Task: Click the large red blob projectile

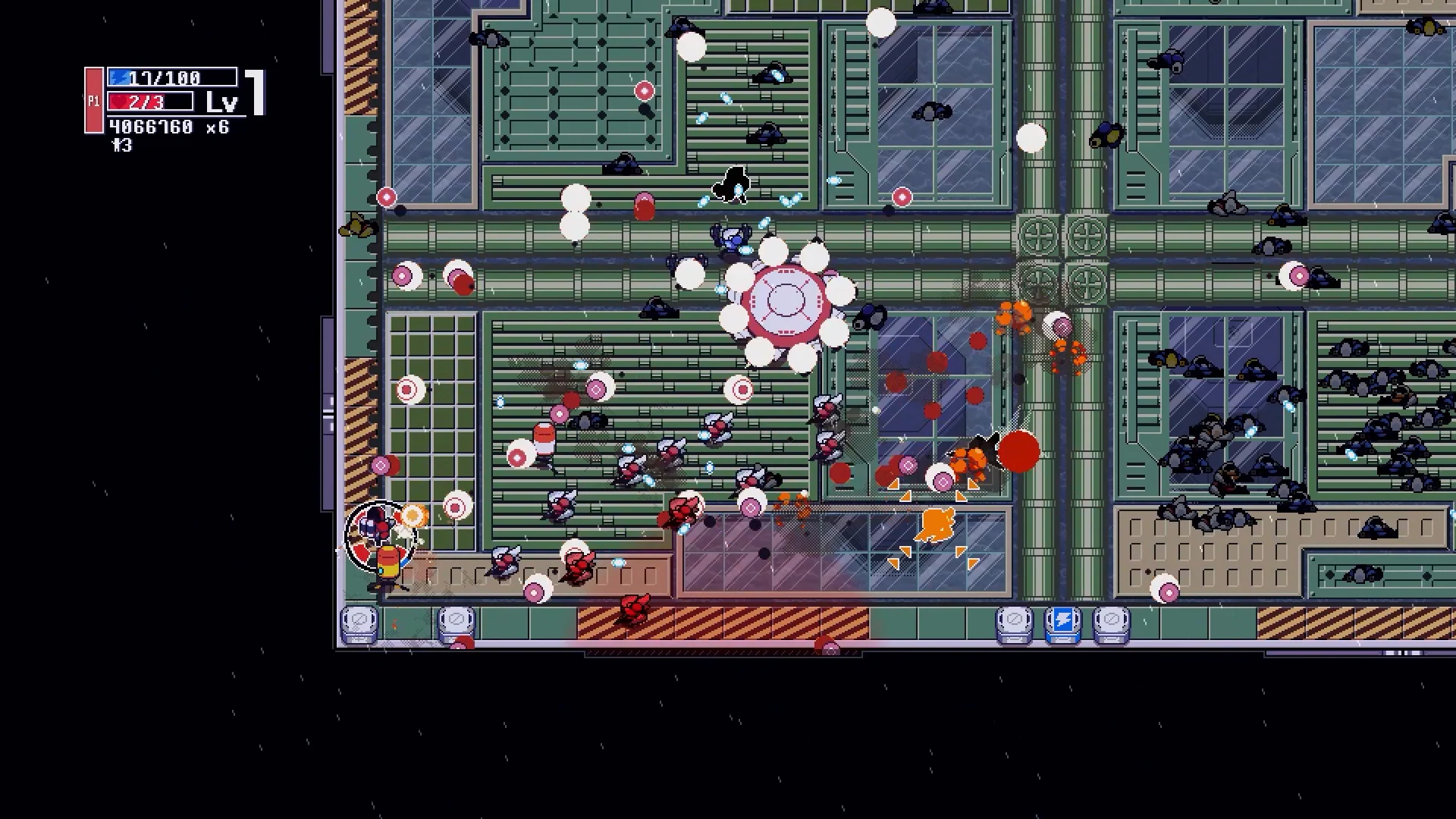Action: pyautogui.click(x=1020, y=453)
